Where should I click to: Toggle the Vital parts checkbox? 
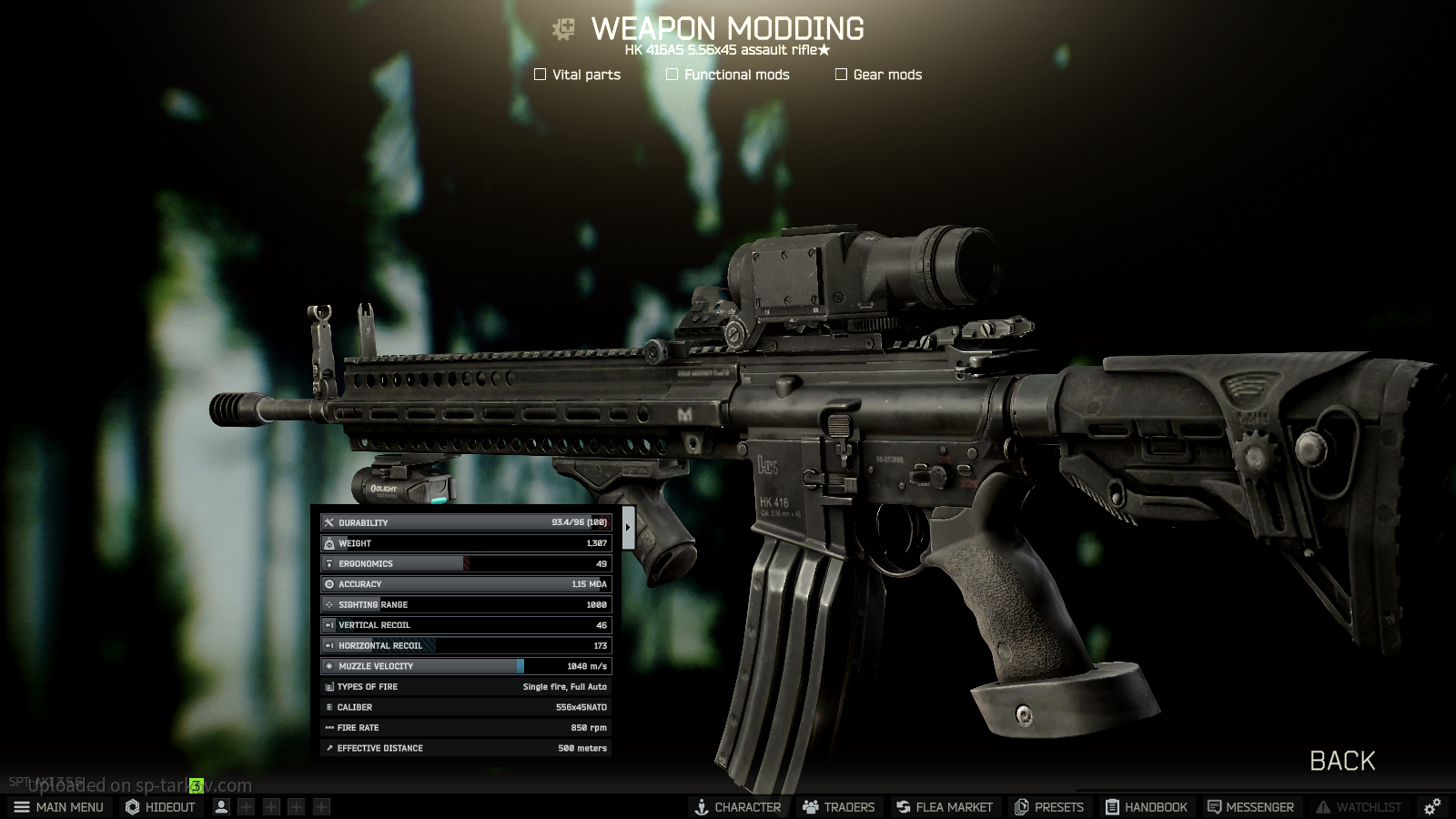pos(541,75)
